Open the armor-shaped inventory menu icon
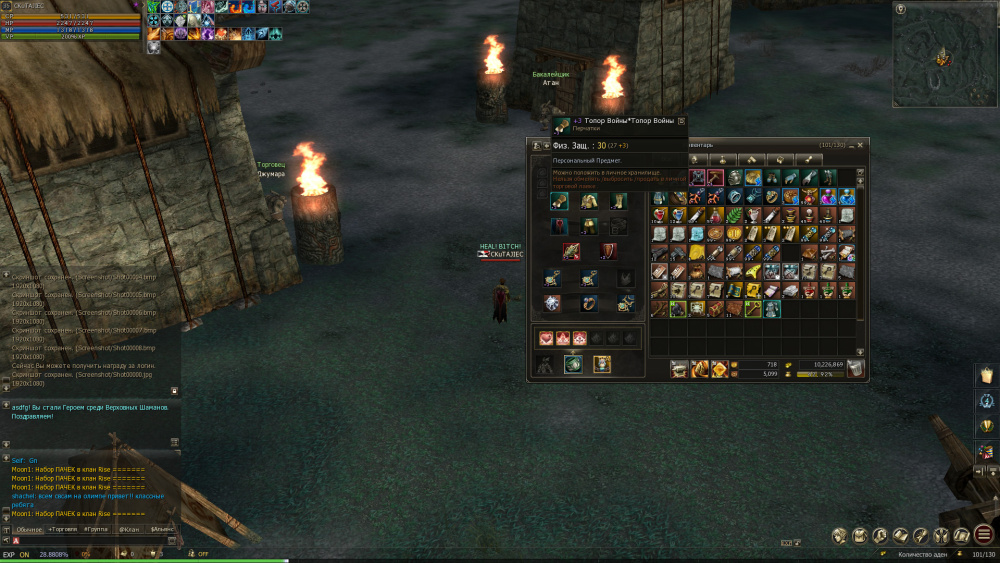Image resolution: width=1000 pixels, height=563 pixels. click(860, 536)
